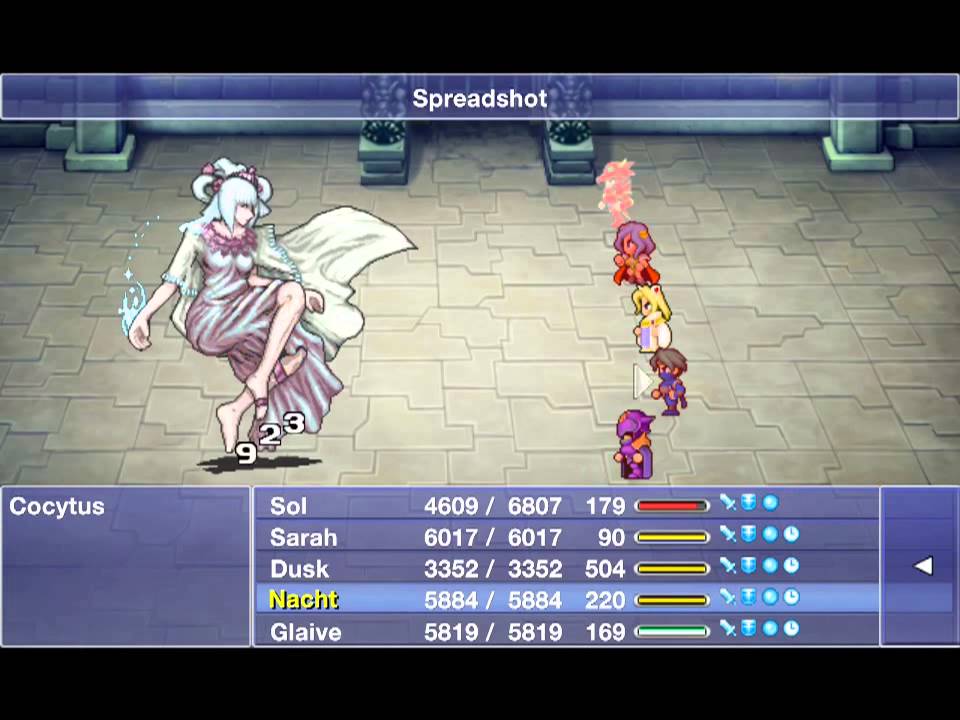Select Glaive in the party panel
This screenshot has height=720, width=960.
pos(305,632)
